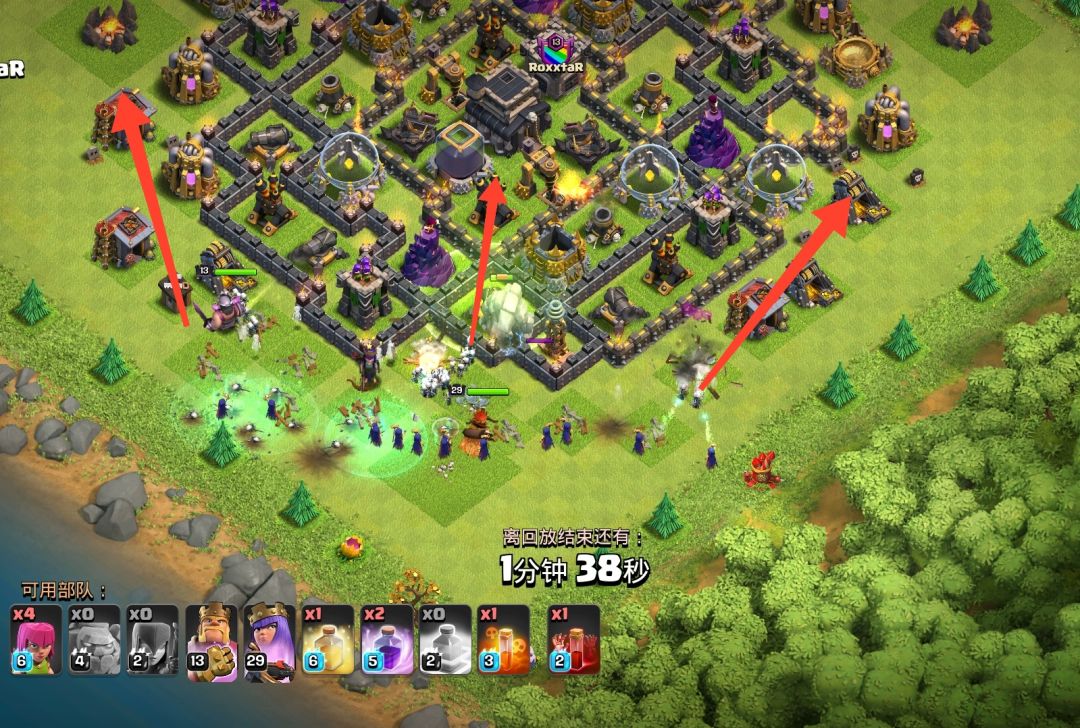This screenshot has width=1080, height=728.
Task: Select the yellow Healing spell card
Action: tap(328, 640)
